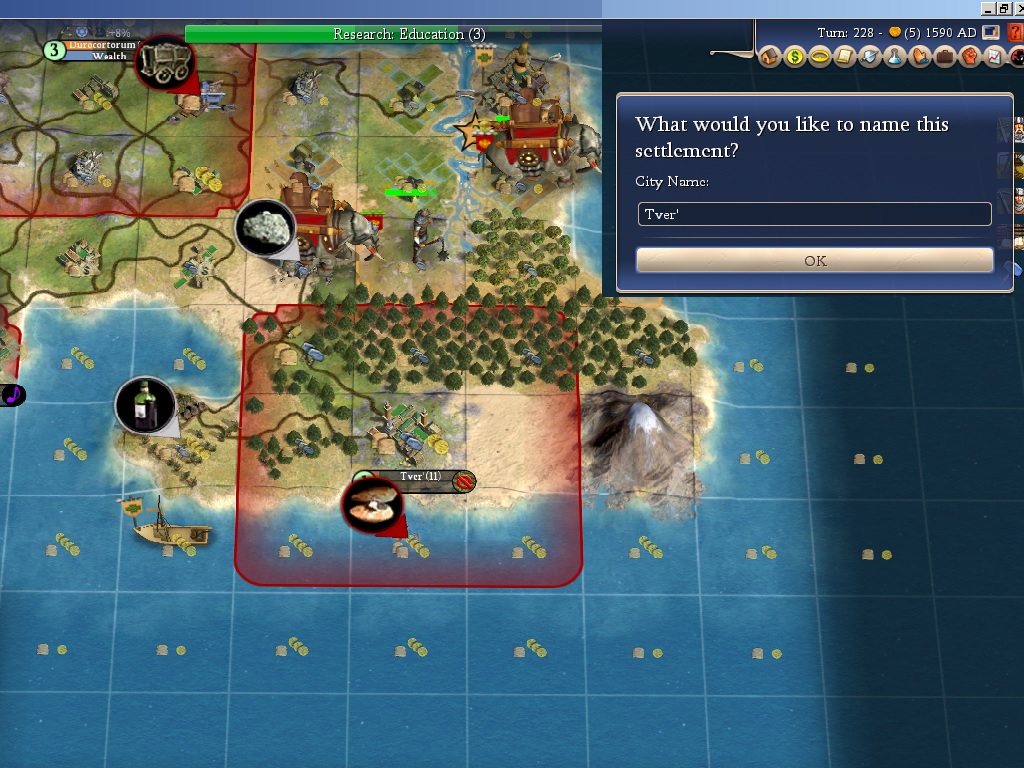1024x768 pixels.
Task: Open the domestic advisor house icon
Action: (770, 57)
